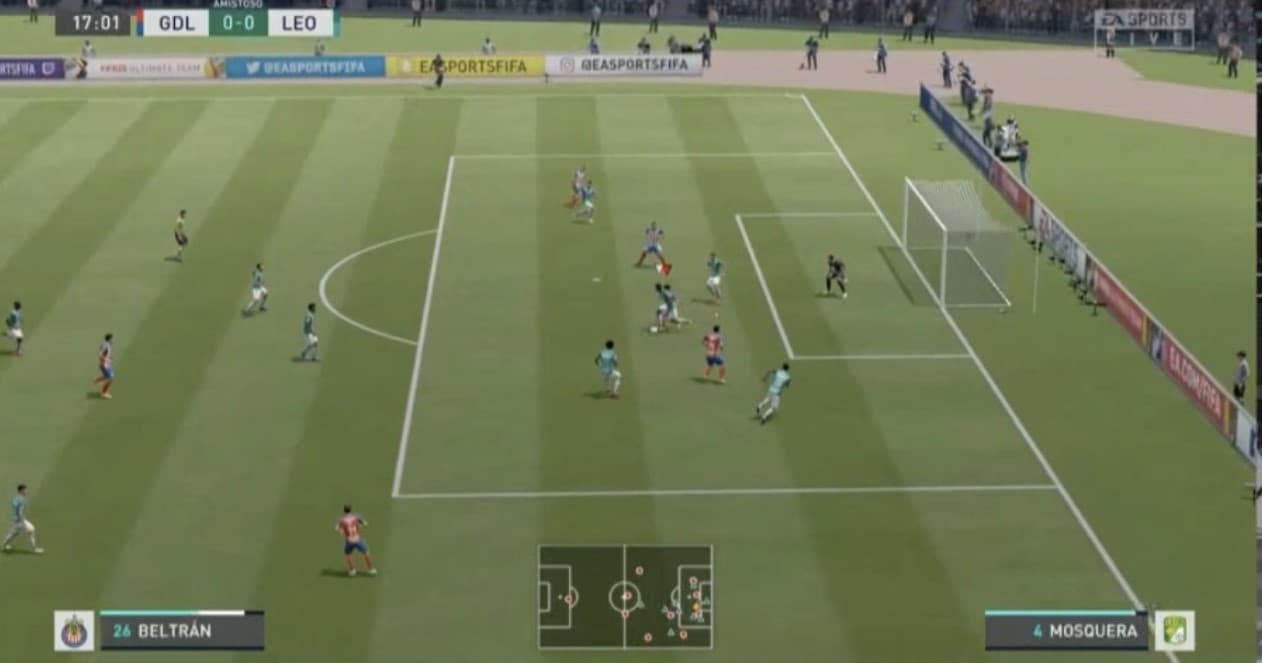Viewport: 1262px width, 663px height.
Task: Select the Mosquera player name panel
Action: (1066, 631)
